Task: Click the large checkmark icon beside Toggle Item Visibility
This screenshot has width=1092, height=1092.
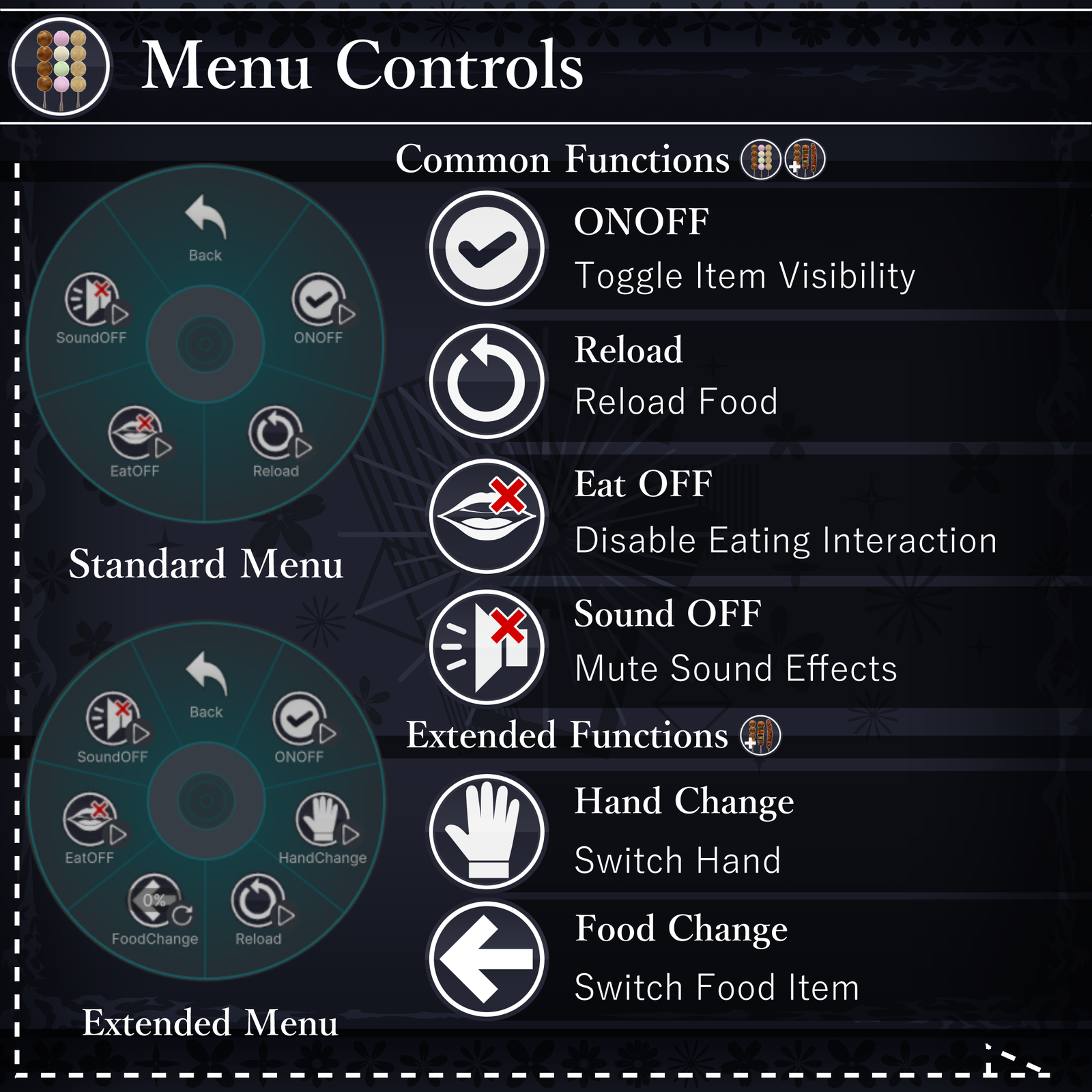Action: point(487,248)
